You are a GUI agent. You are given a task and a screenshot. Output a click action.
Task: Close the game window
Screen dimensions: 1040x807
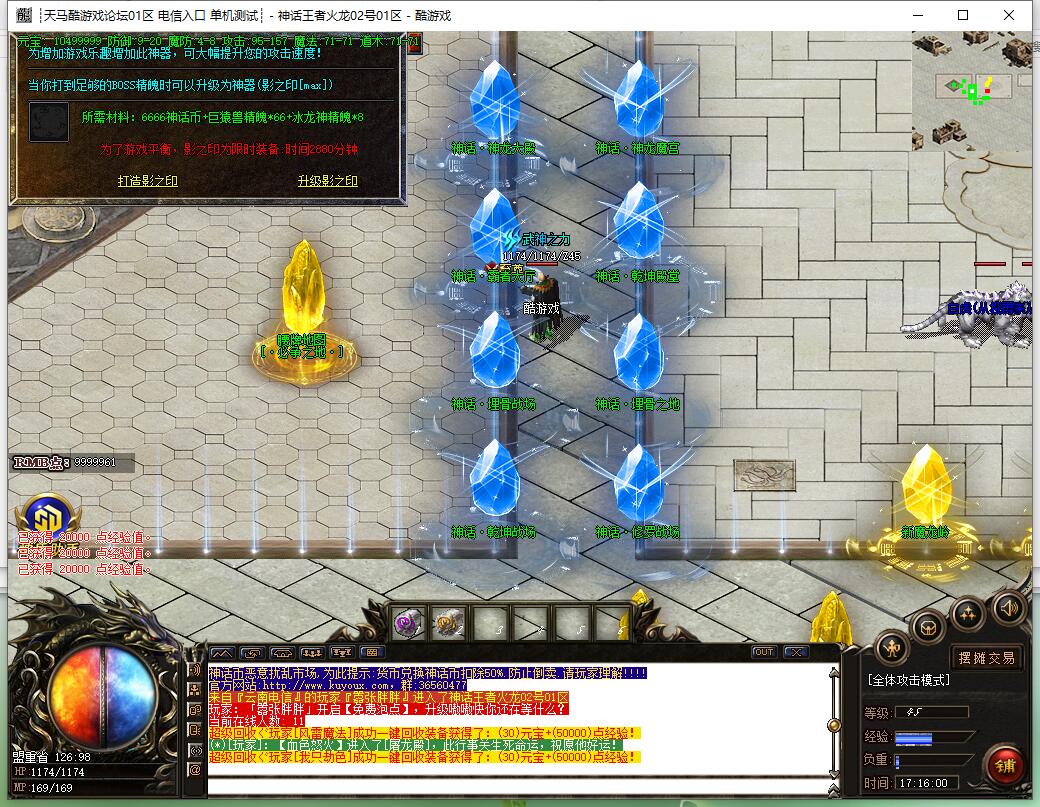[1010, 15]
